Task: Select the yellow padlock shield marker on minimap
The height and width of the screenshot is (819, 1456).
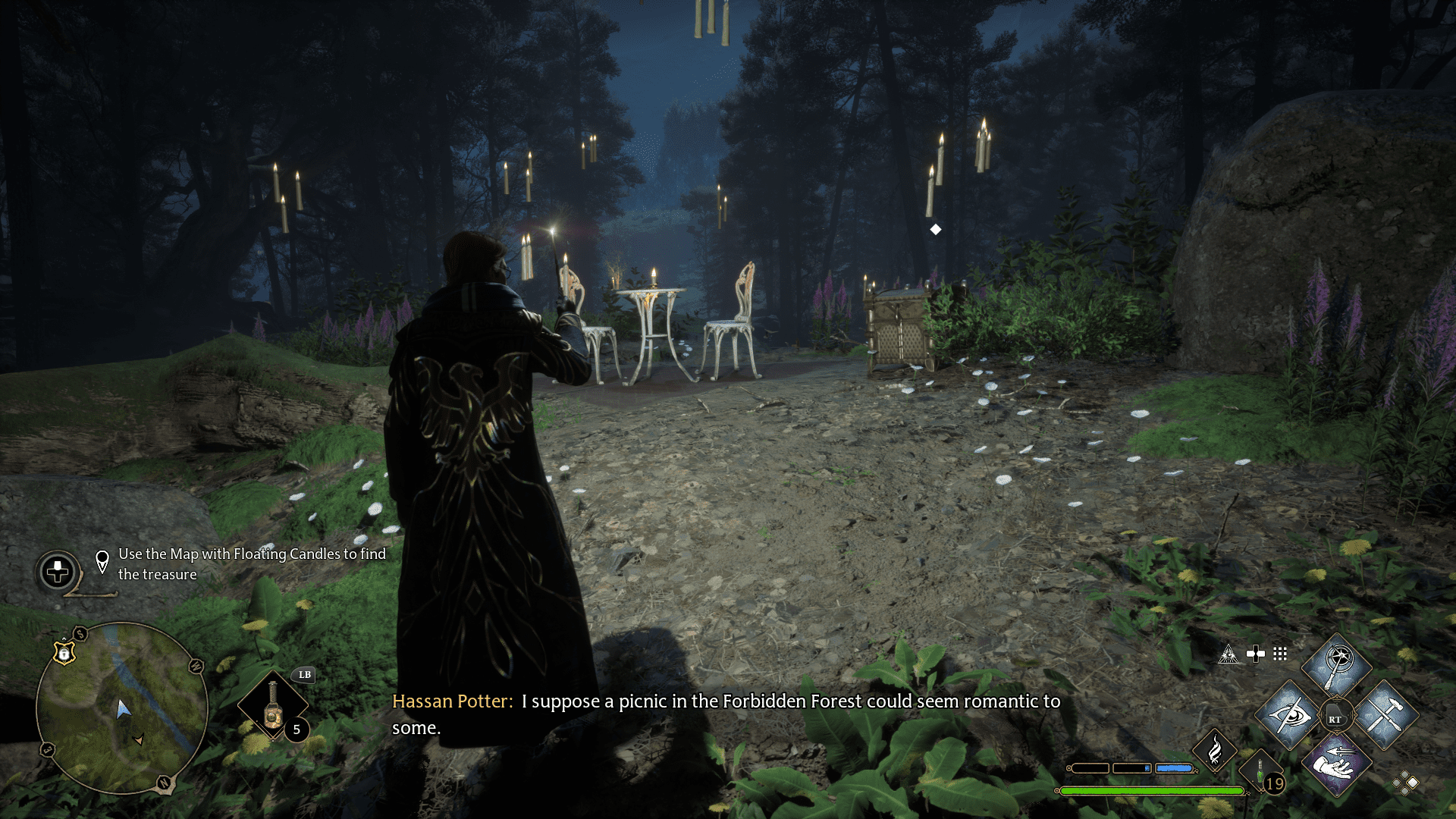Action: [64, 653]
